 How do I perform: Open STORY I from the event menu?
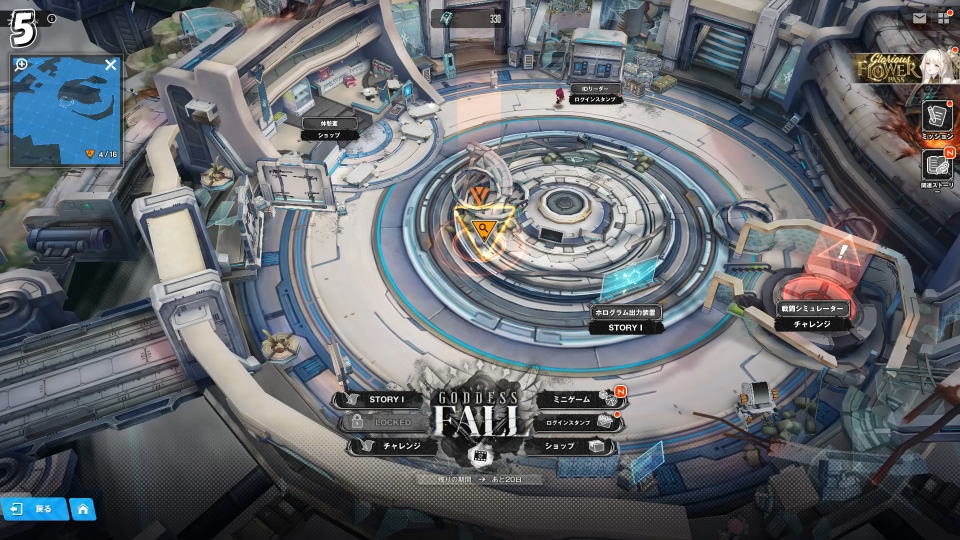(x=384, y=399)
